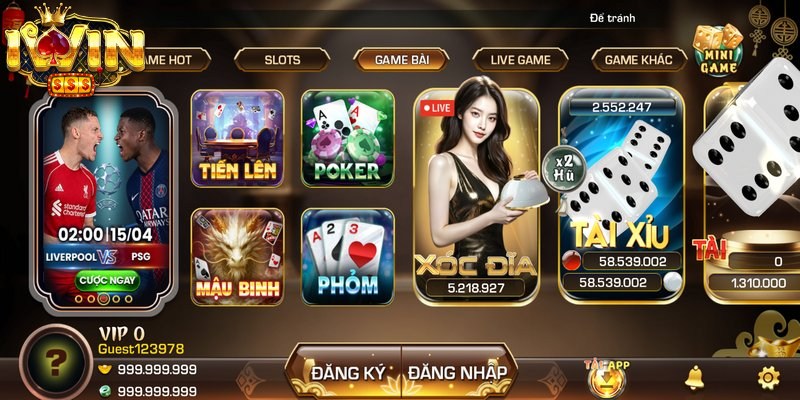Show notifications with the bell icon

pos(693,377)
